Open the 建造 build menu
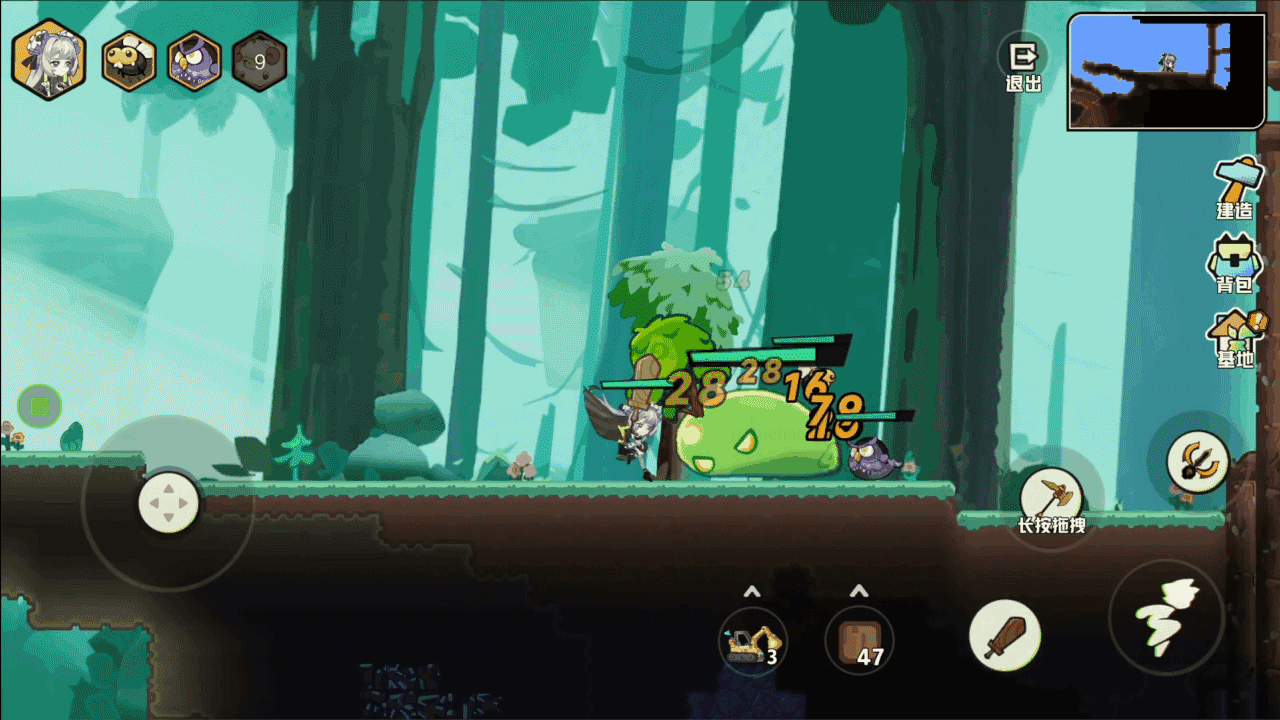This screenshot has width=1280, height=720. tap(1236, 189)
